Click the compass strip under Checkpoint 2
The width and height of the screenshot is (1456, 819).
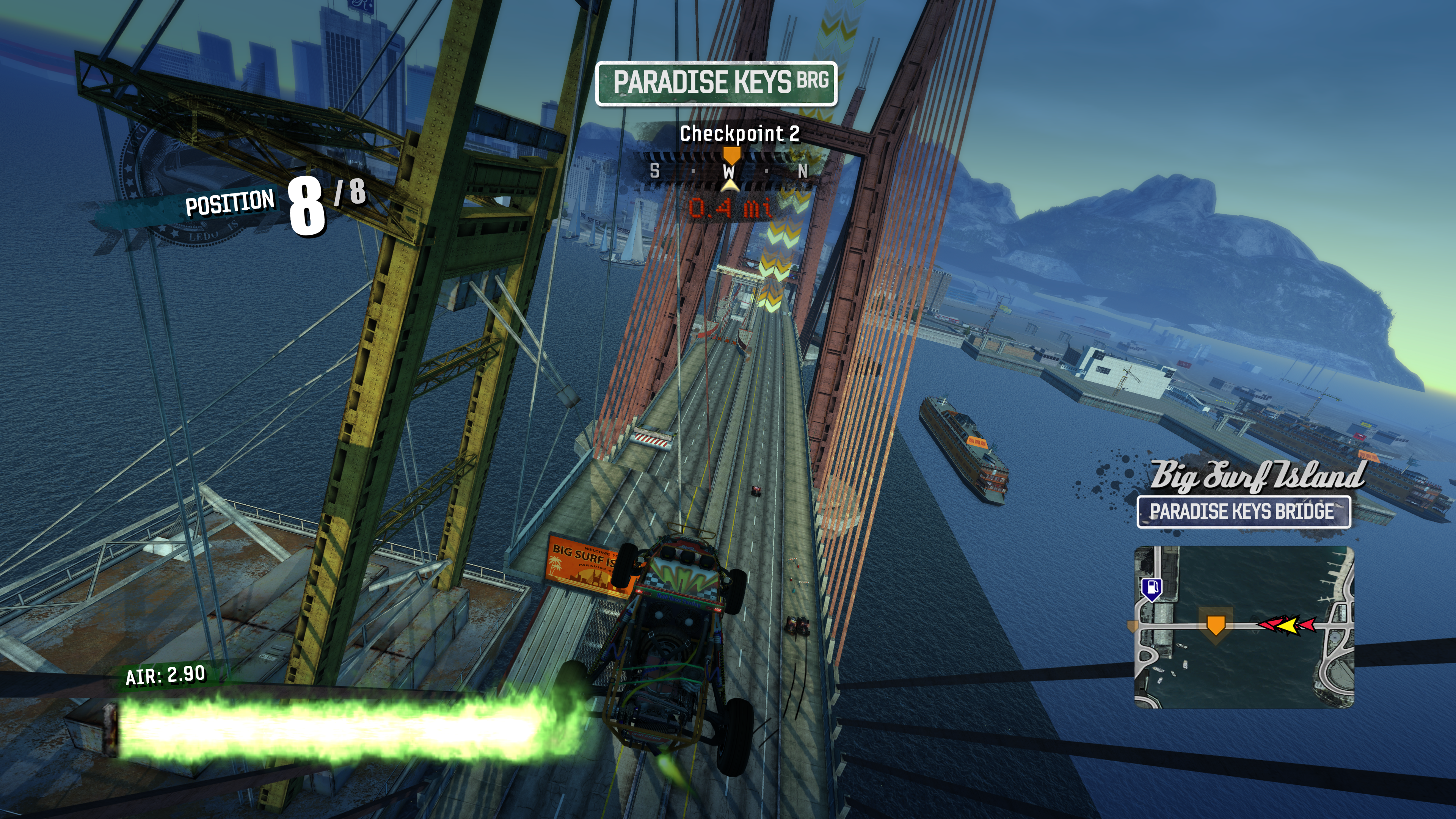pyautogui.click(x=729, y=170)
